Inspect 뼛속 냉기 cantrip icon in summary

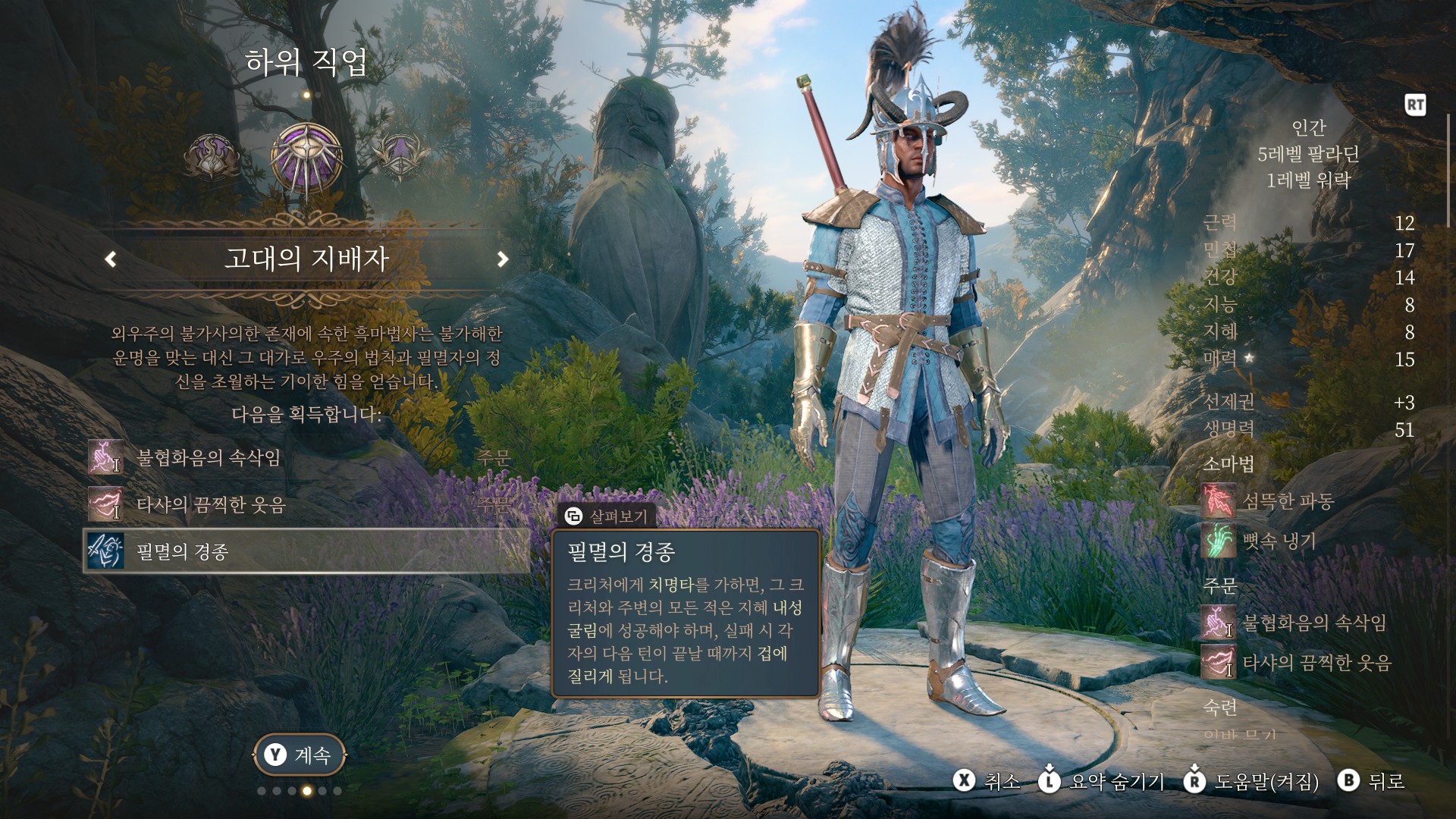[1219, 541]
